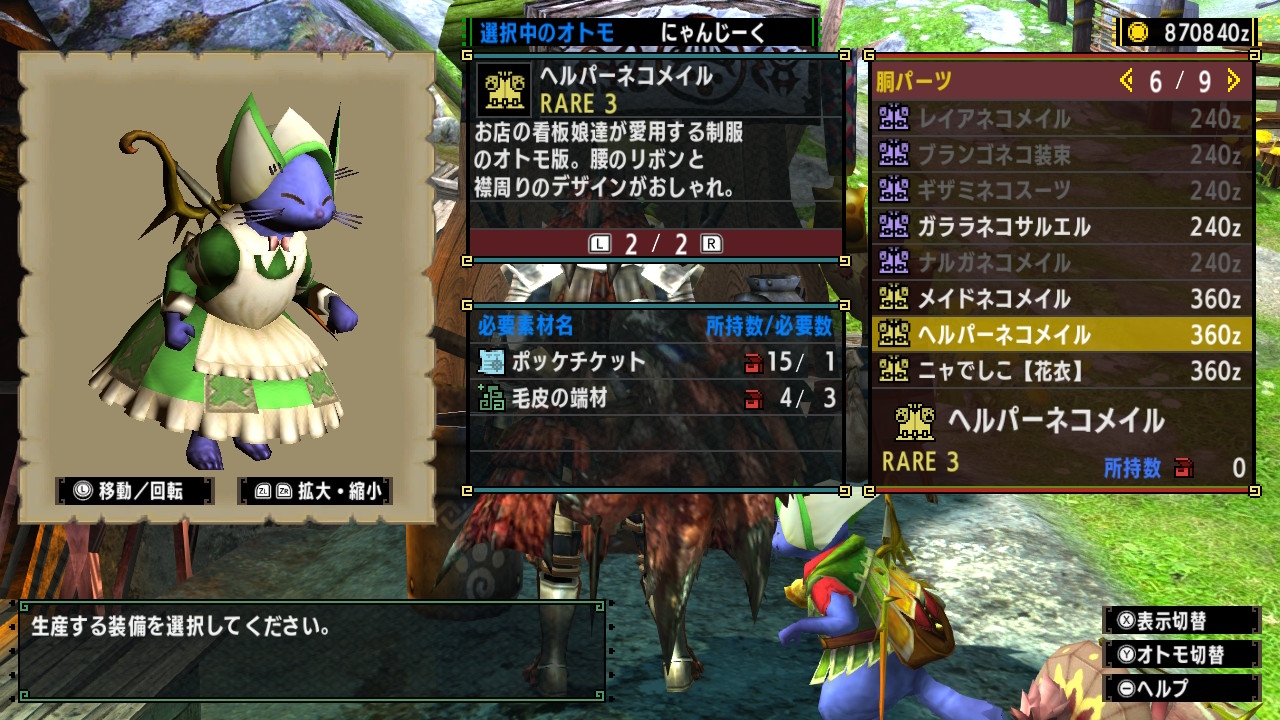Click the 拡大・縮小 zoom control

click(315, 491)
